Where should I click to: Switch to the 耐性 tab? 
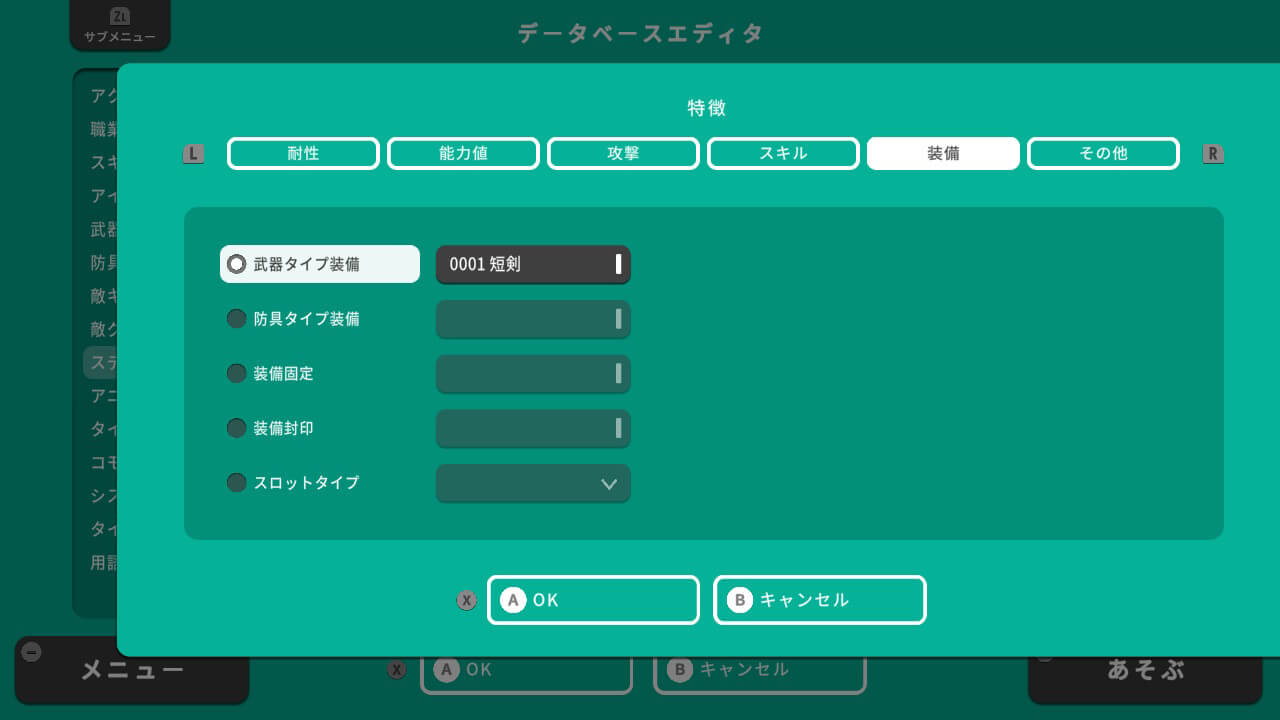(303, 153)
